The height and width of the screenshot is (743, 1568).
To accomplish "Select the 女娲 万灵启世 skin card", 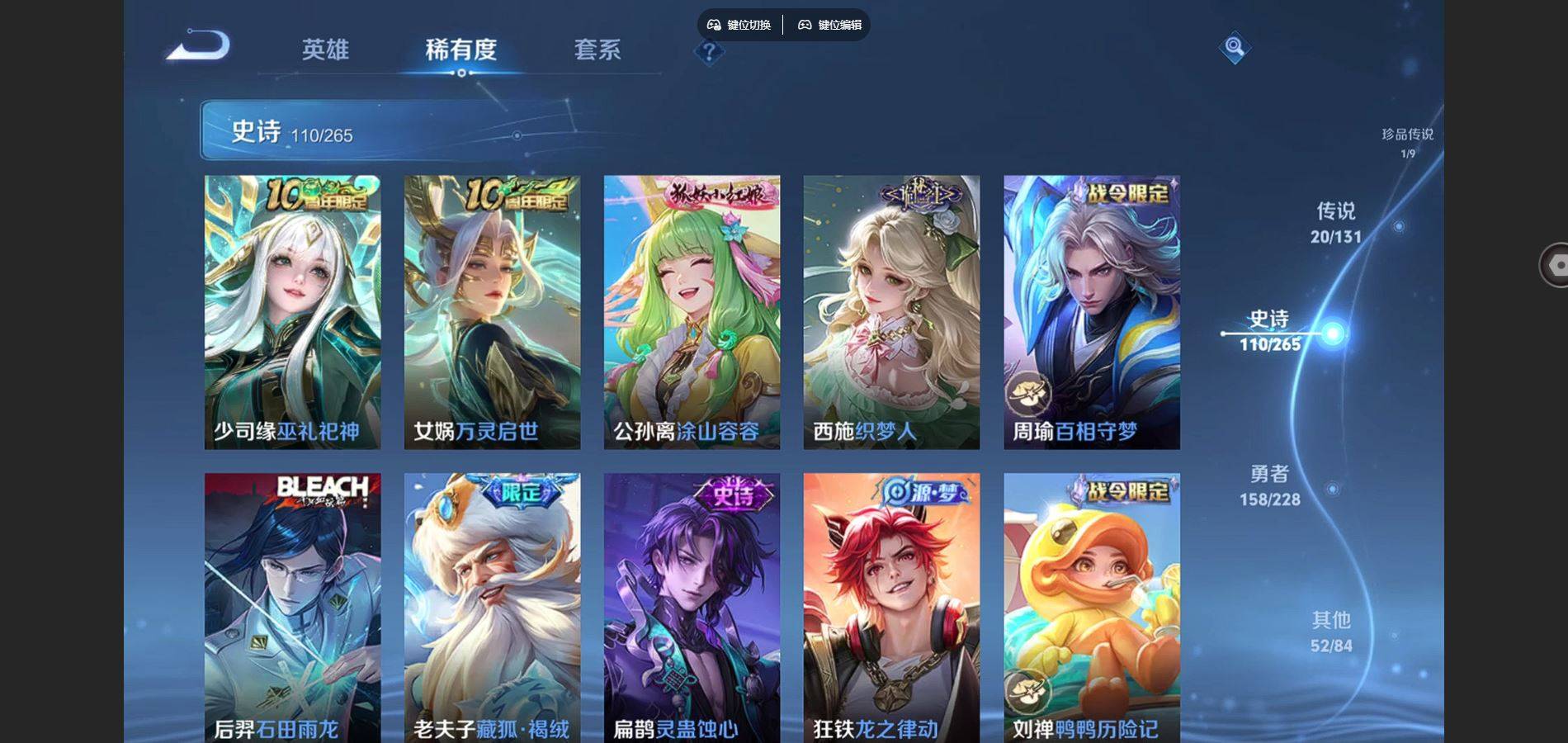I will 492,312.
